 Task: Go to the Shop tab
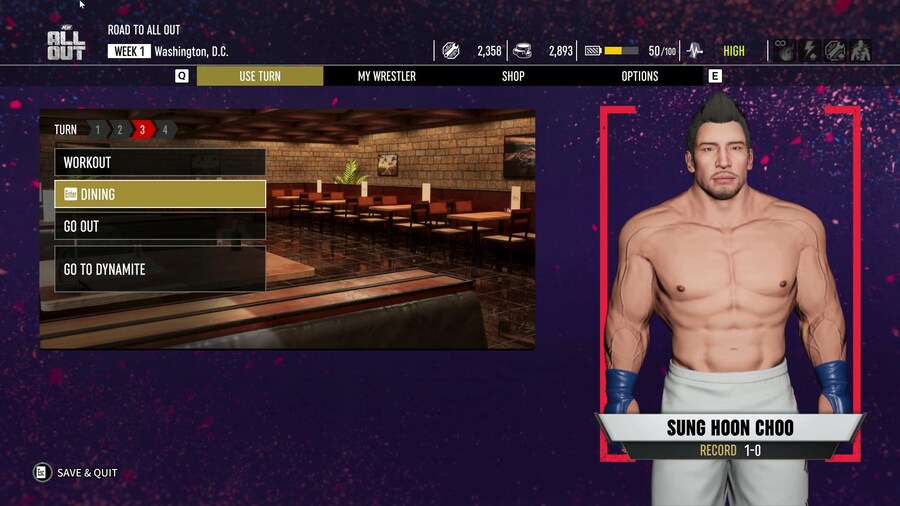(x=513, y=76)
